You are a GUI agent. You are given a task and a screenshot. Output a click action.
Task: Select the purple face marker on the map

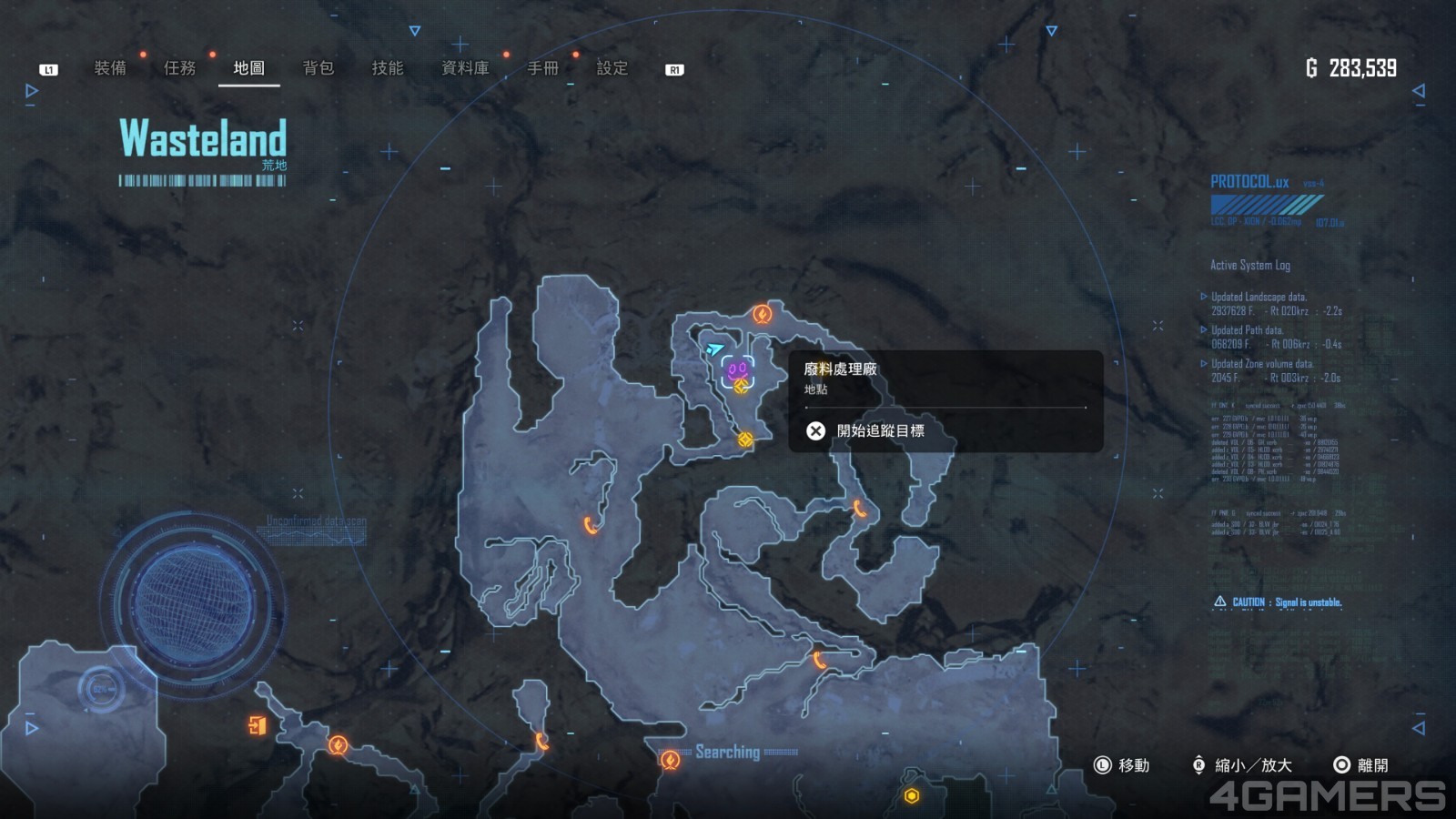coord(737,369)
